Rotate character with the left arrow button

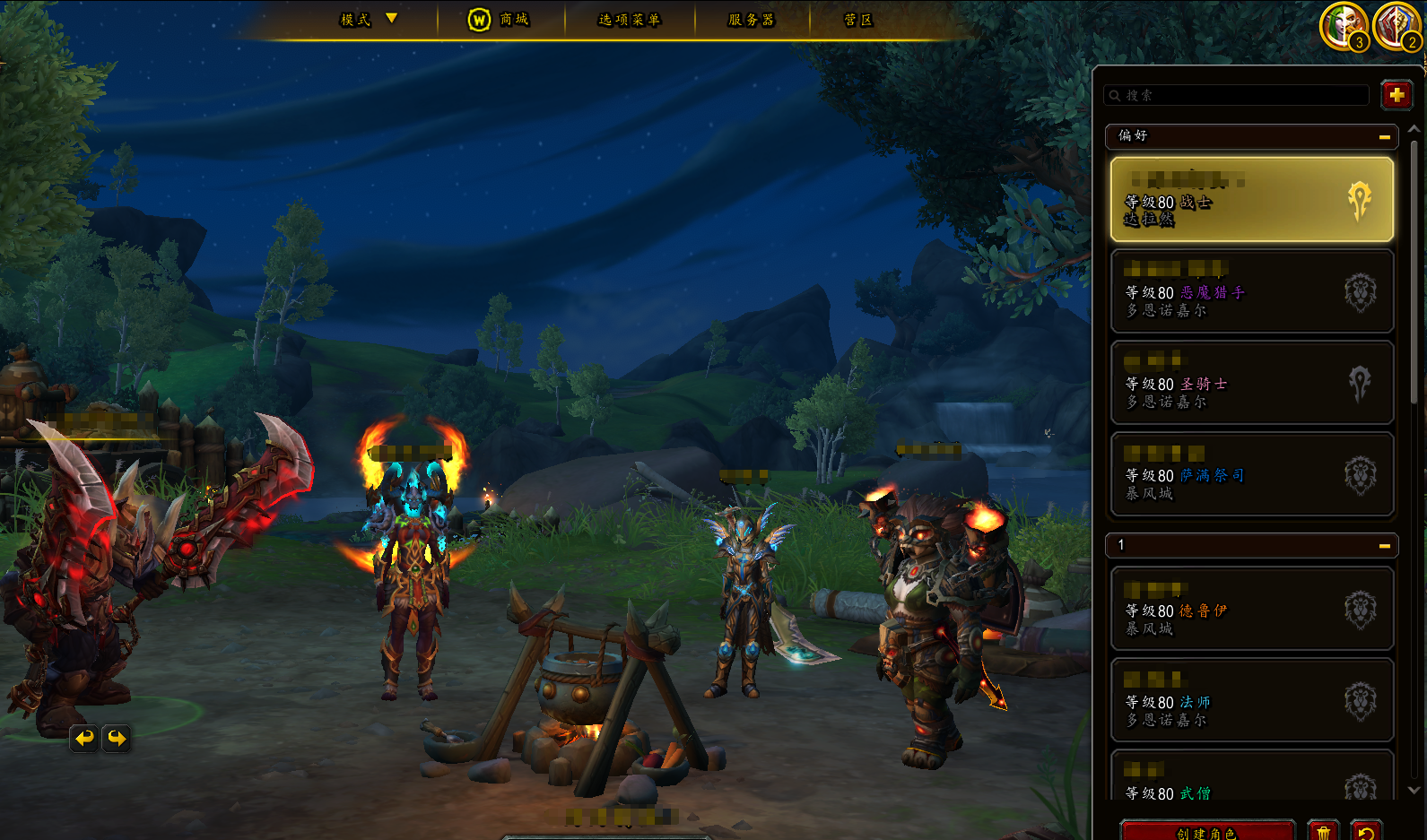pos(84,738)
